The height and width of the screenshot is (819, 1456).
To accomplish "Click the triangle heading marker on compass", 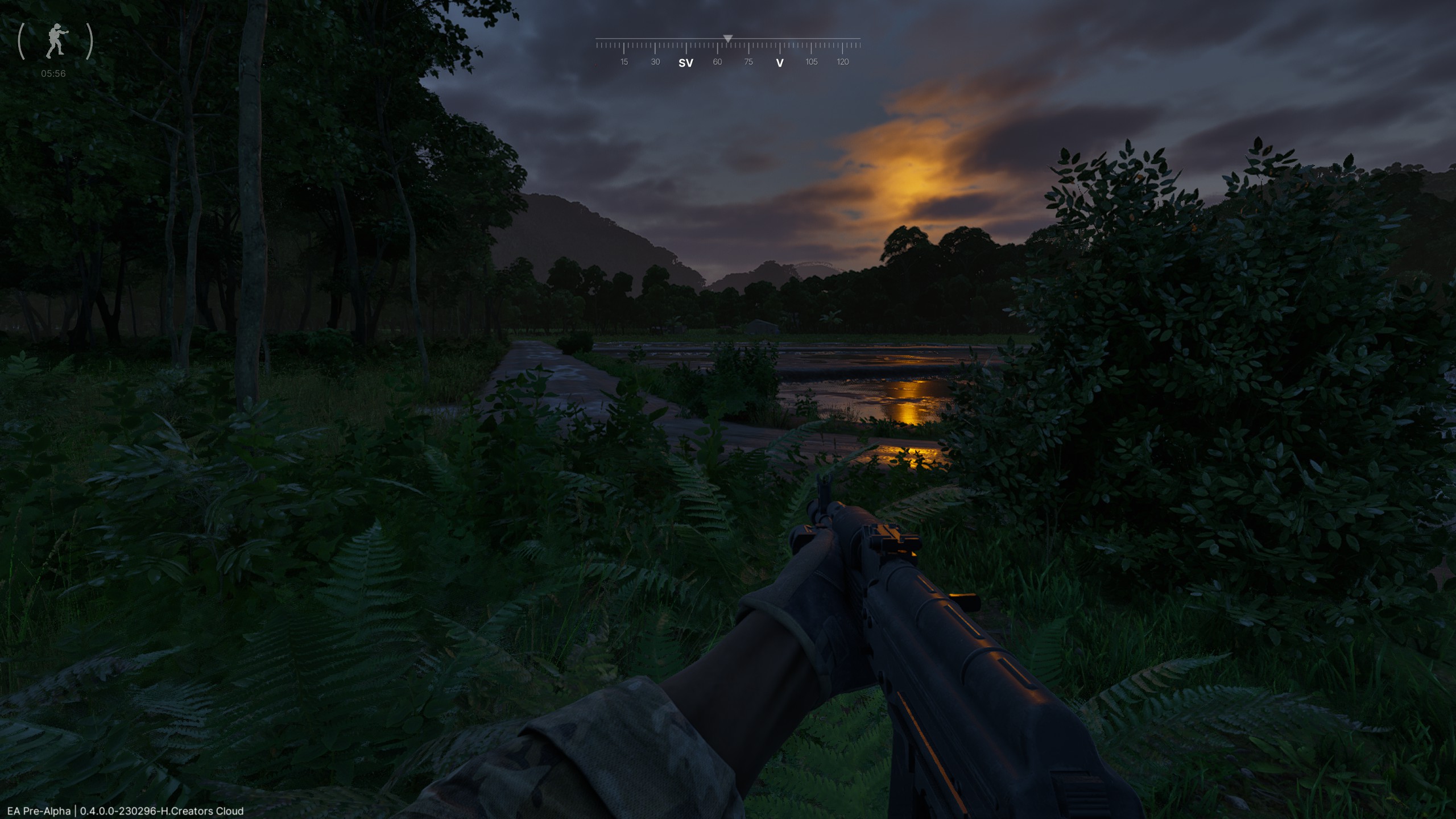I will coord(729,38).
